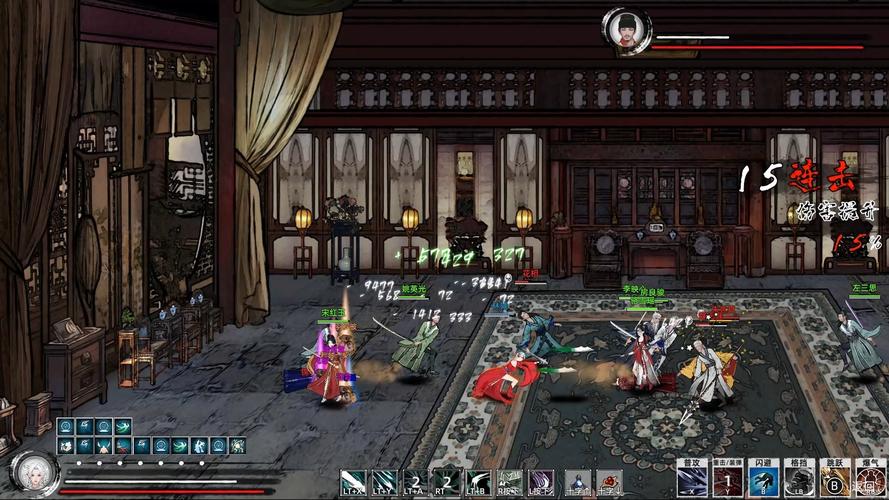Activate the 格挡 block action
This screenshot has width=889, height=500.
tap(797, 481)
